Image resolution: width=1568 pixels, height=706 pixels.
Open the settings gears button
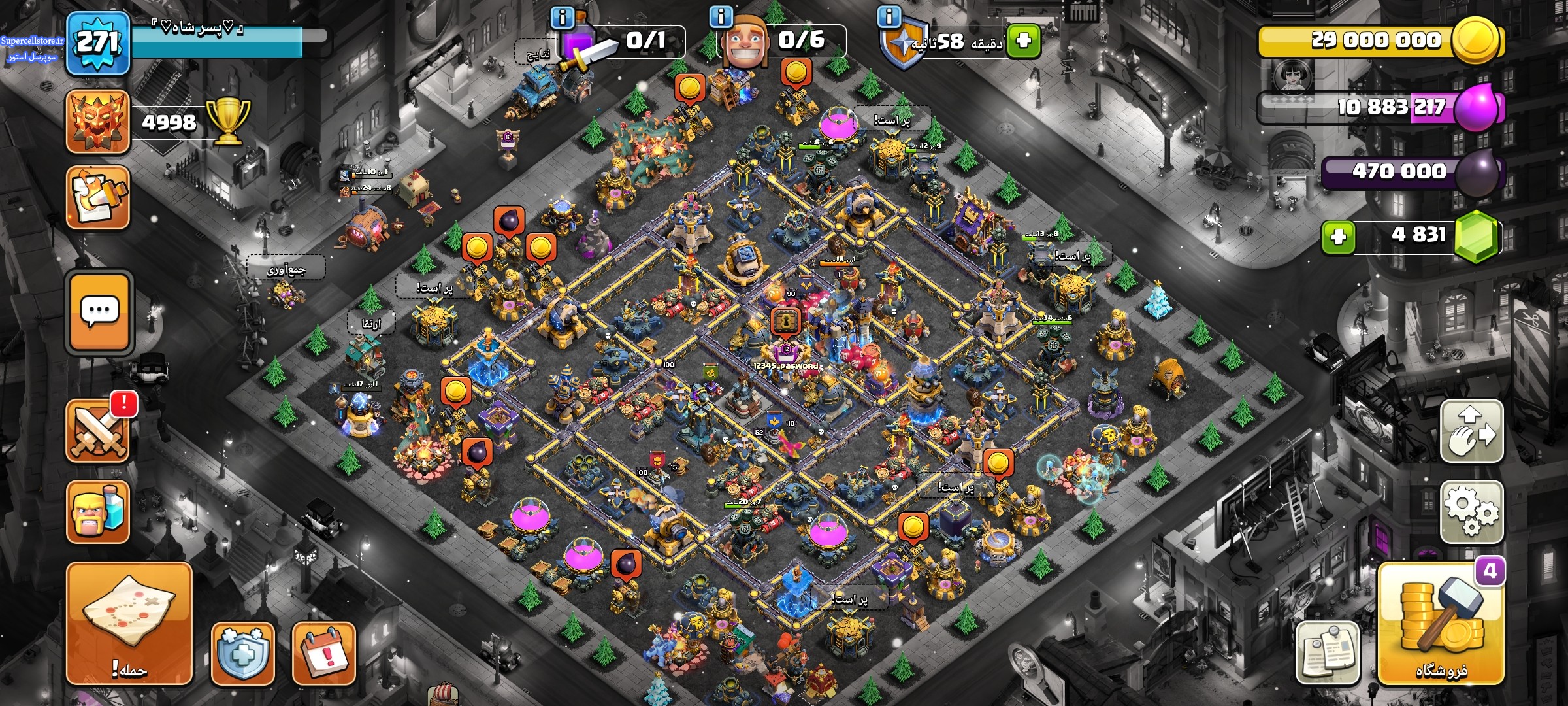1471,511
